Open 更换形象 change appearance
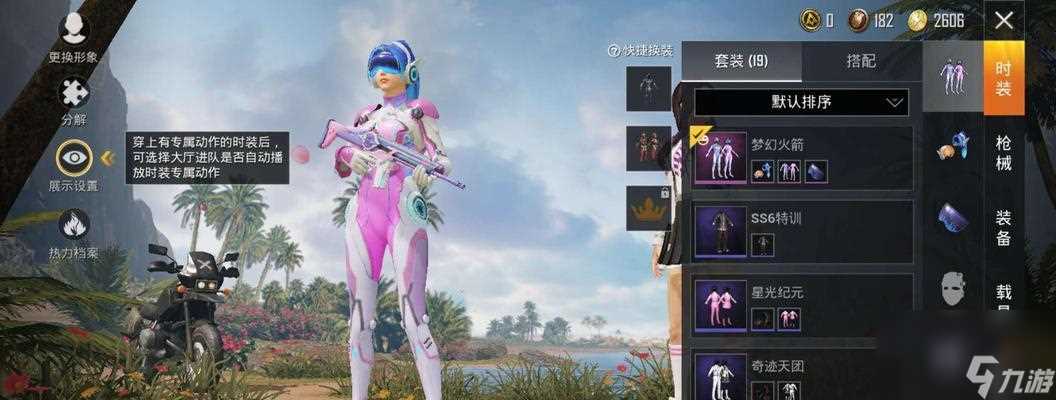Viewport: 1056px width, 400px height. [73, 37]
